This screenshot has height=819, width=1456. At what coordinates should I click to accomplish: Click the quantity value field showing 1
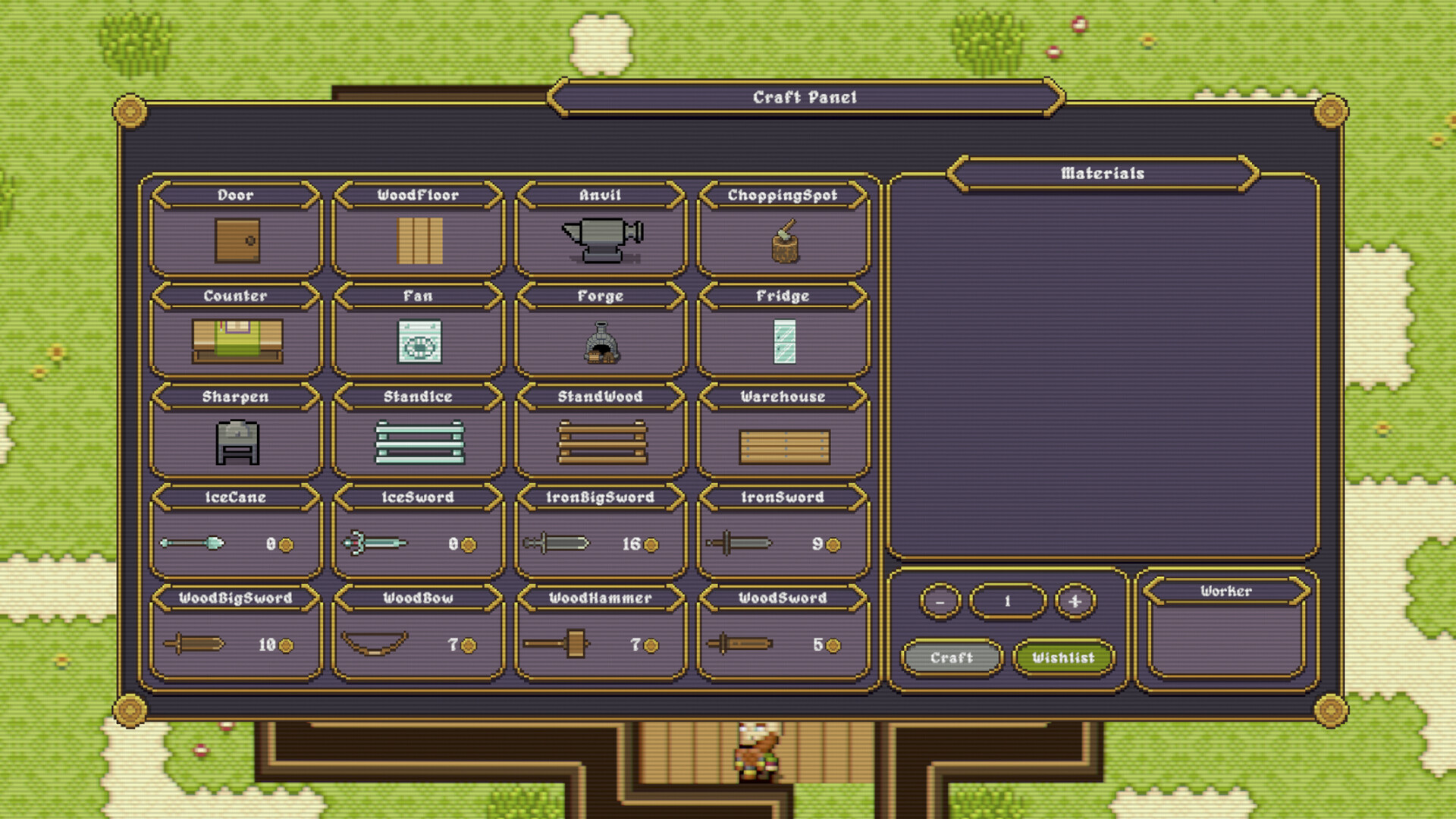(x=1008, y=601)
